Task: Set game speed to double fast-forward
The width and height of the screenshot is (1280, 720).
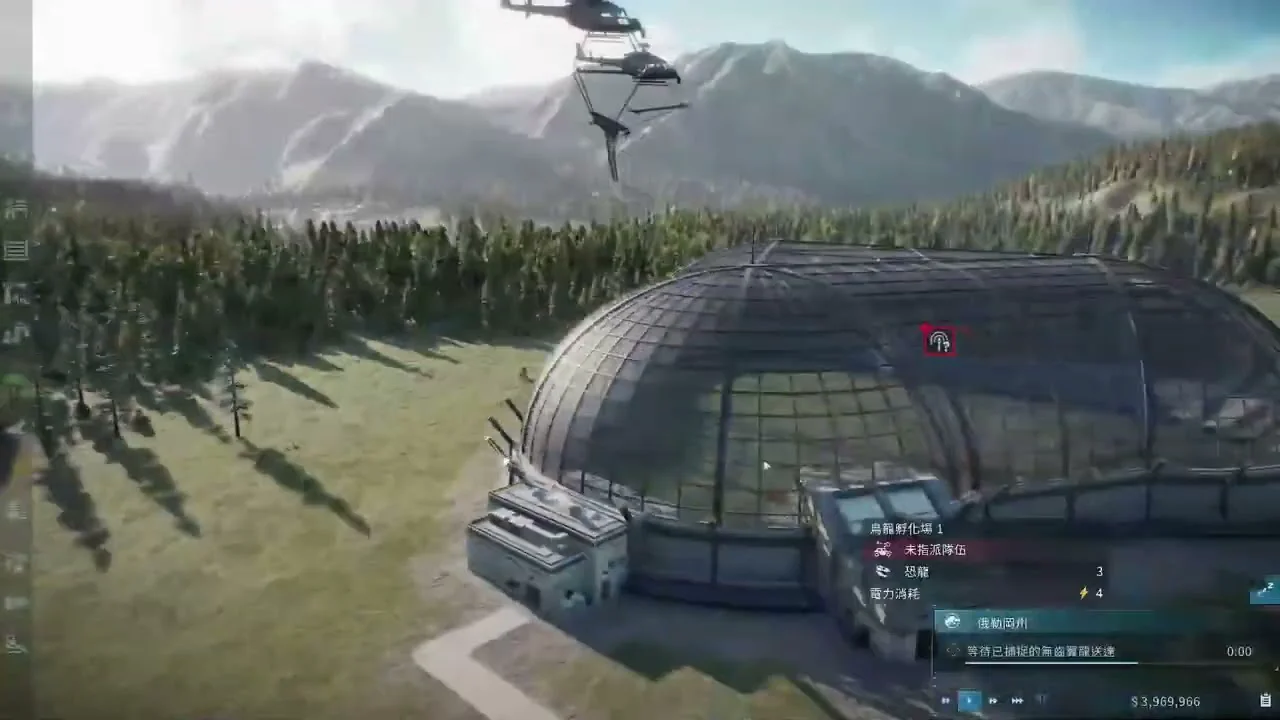Action: tap(993, 701)
